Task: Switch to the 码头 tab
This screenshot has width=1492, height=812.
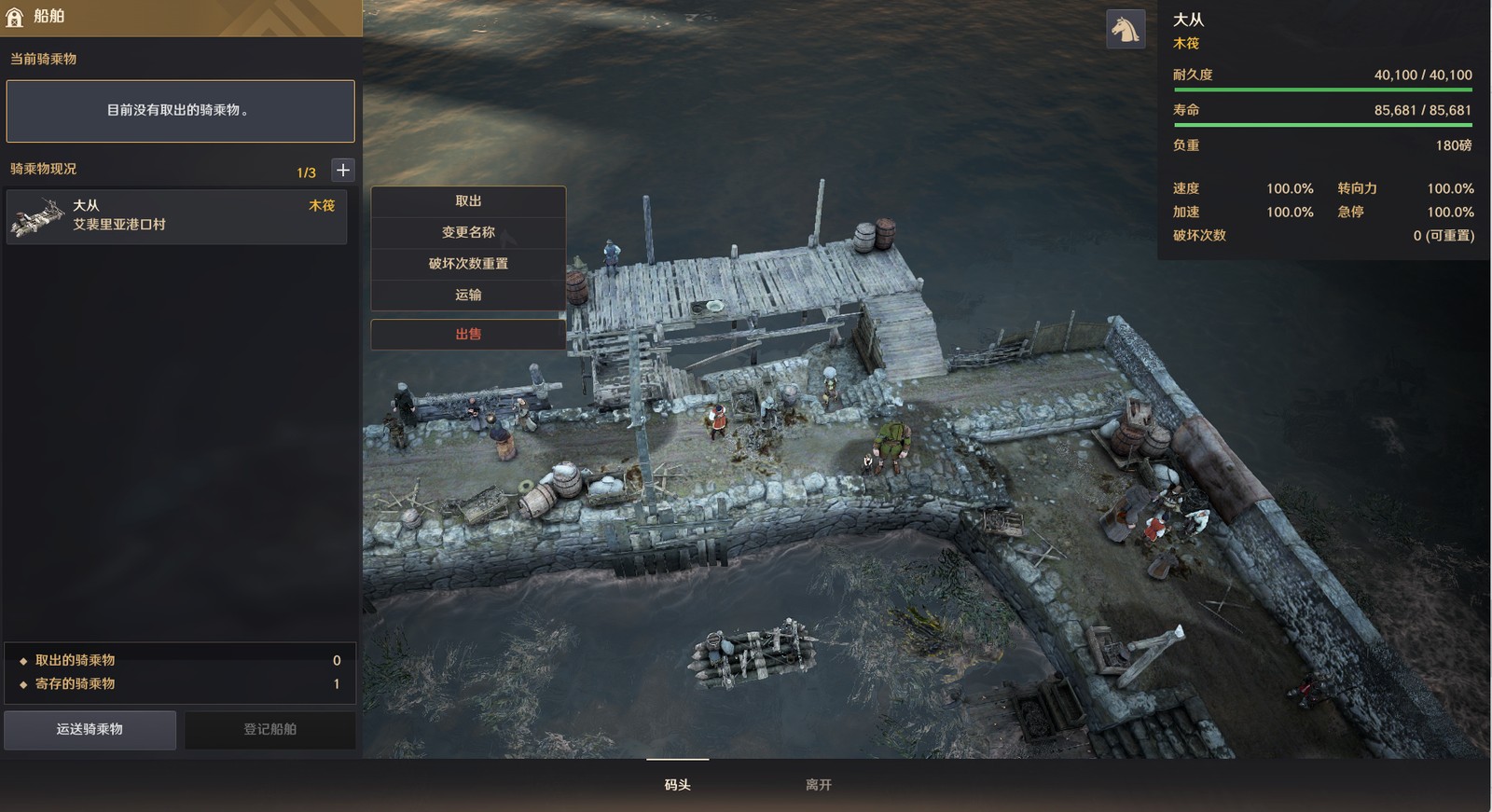Action: click(678, 784)
